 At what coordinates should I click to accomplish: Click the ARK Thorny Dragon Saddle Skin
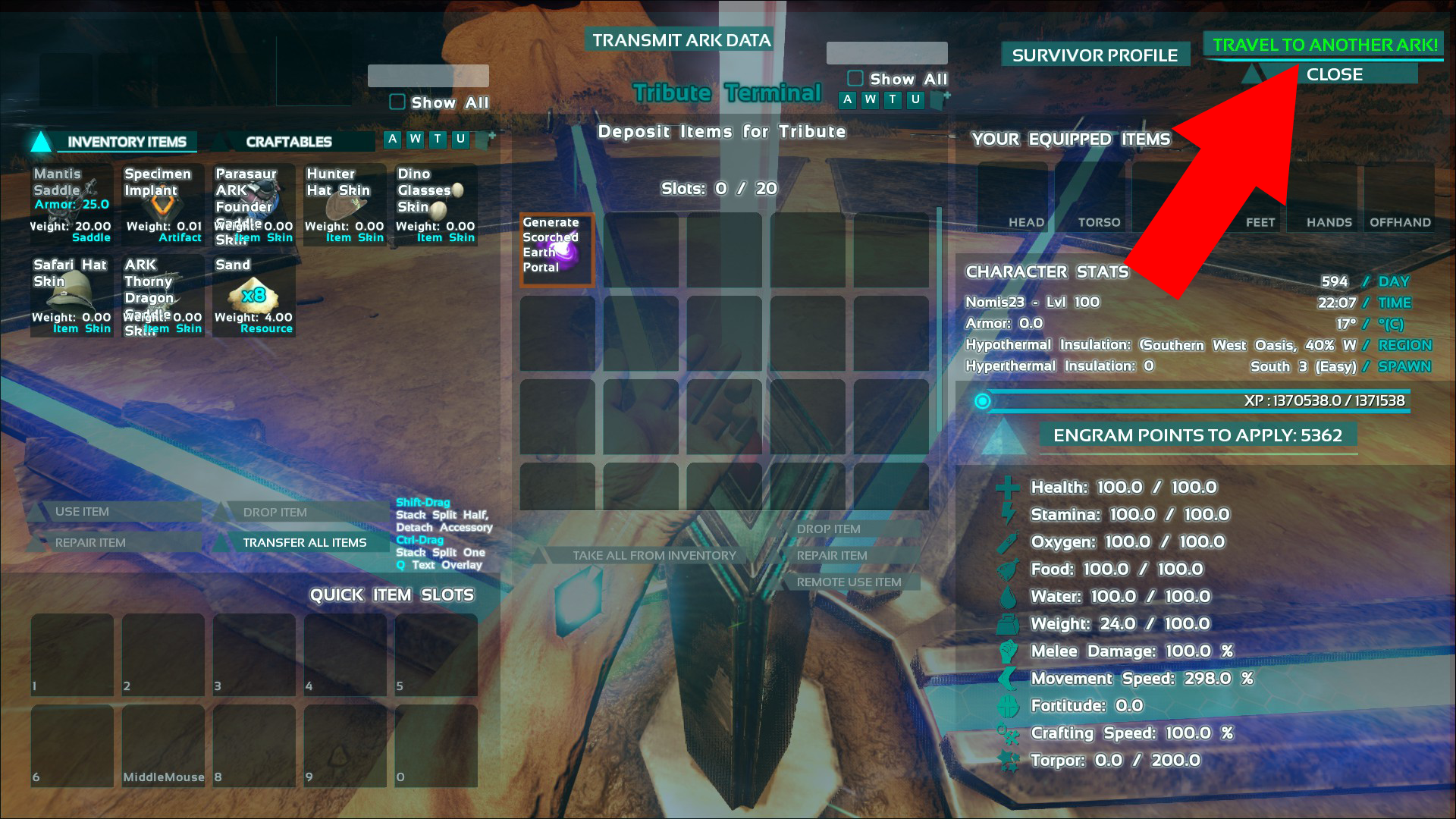[x=163, y=296]
